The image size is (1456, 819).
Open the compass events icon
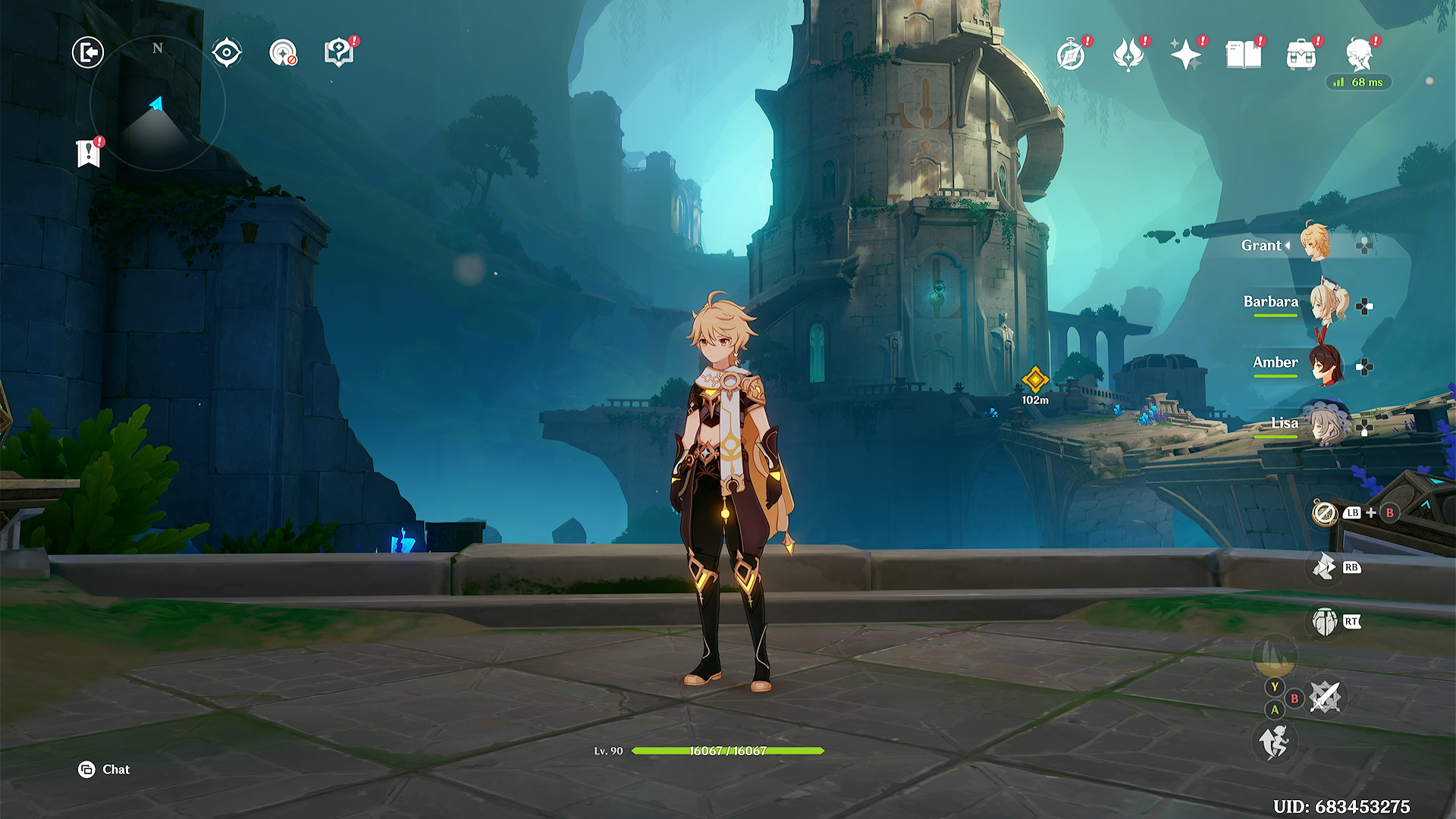1071,55
